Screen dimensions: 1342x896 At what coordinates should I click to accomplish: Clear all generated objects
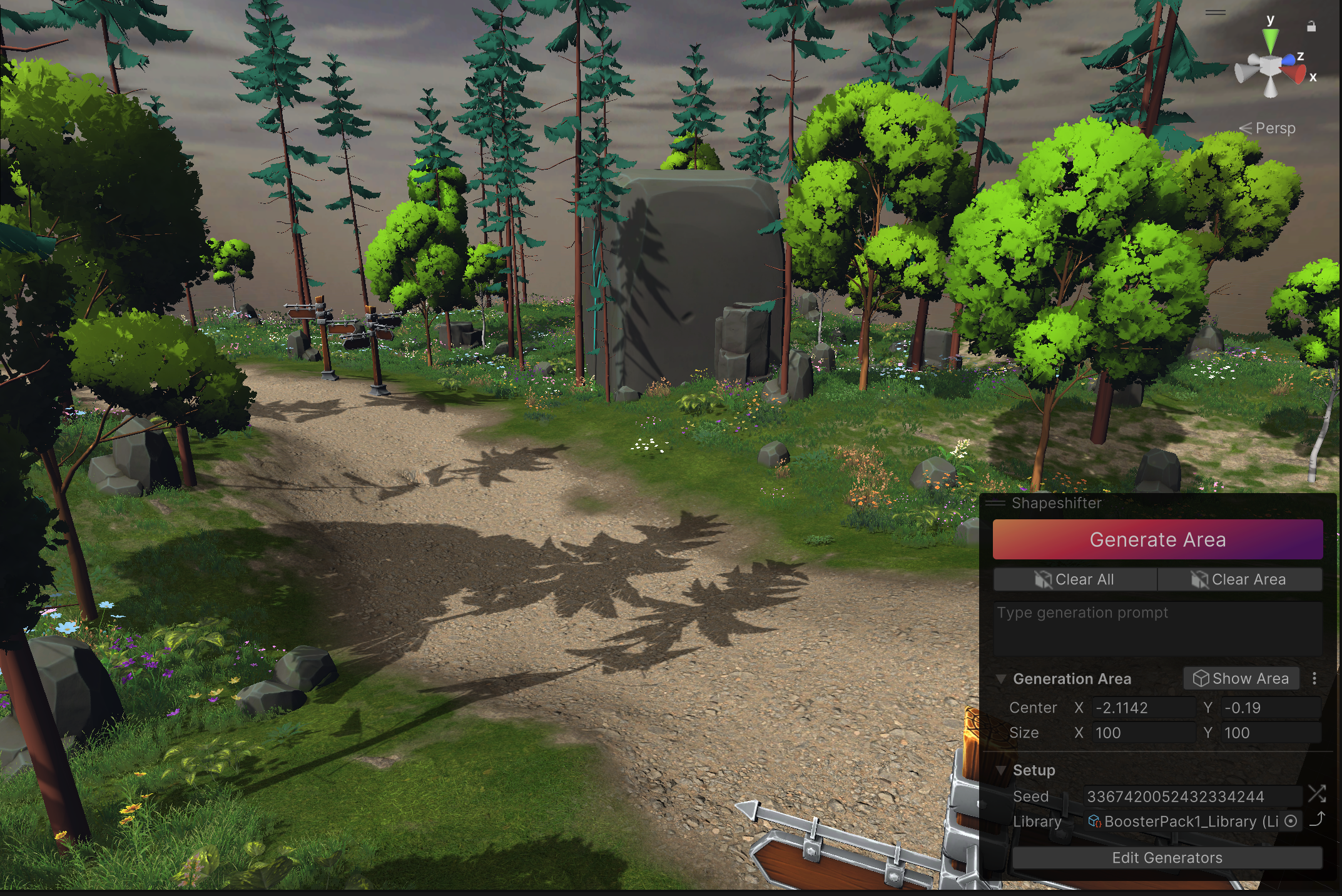[x=1075, y=579]
